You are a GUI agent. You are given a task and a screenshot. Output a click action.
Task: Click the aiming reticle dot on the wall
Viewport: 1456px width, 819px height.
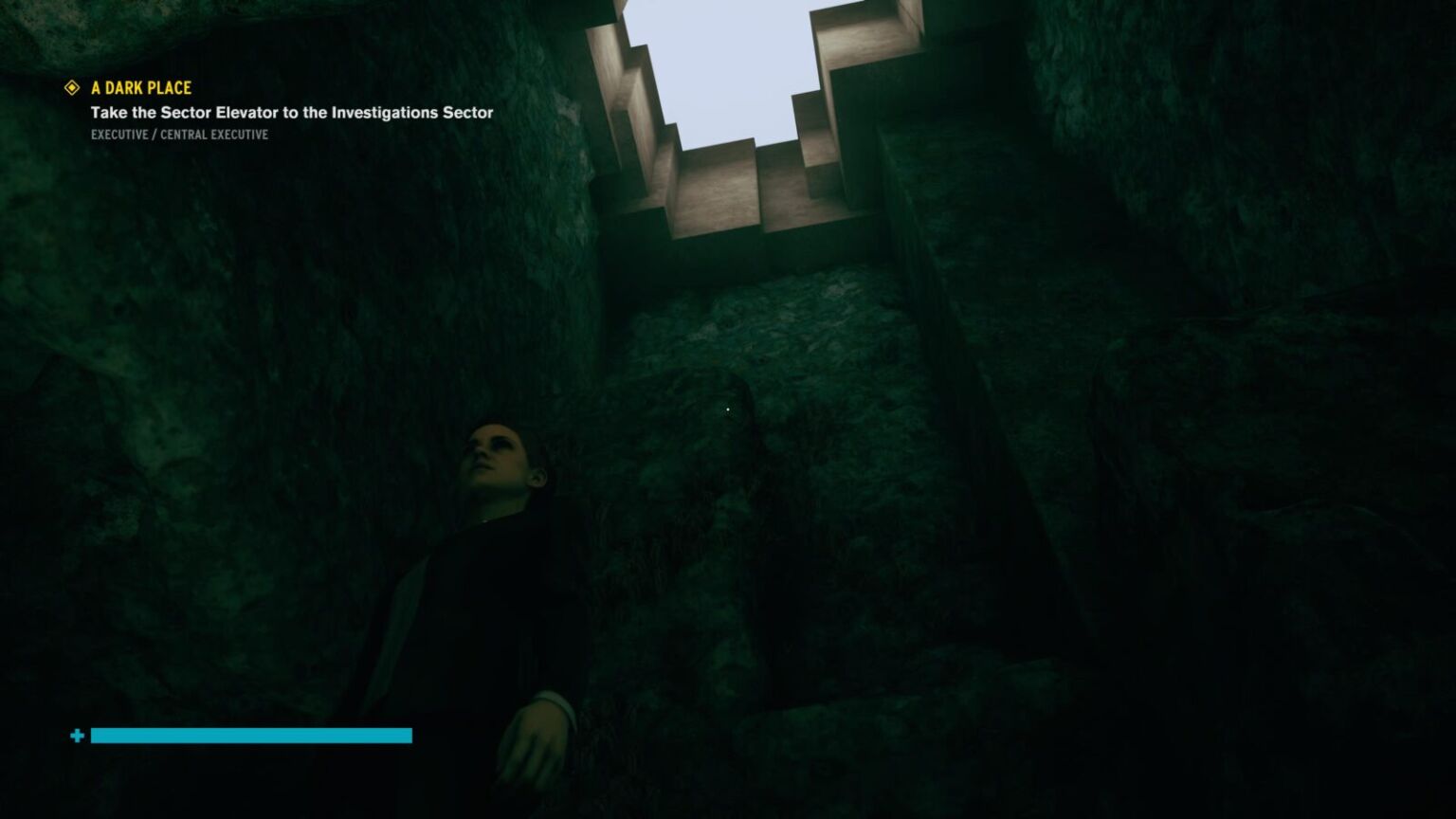726,408
